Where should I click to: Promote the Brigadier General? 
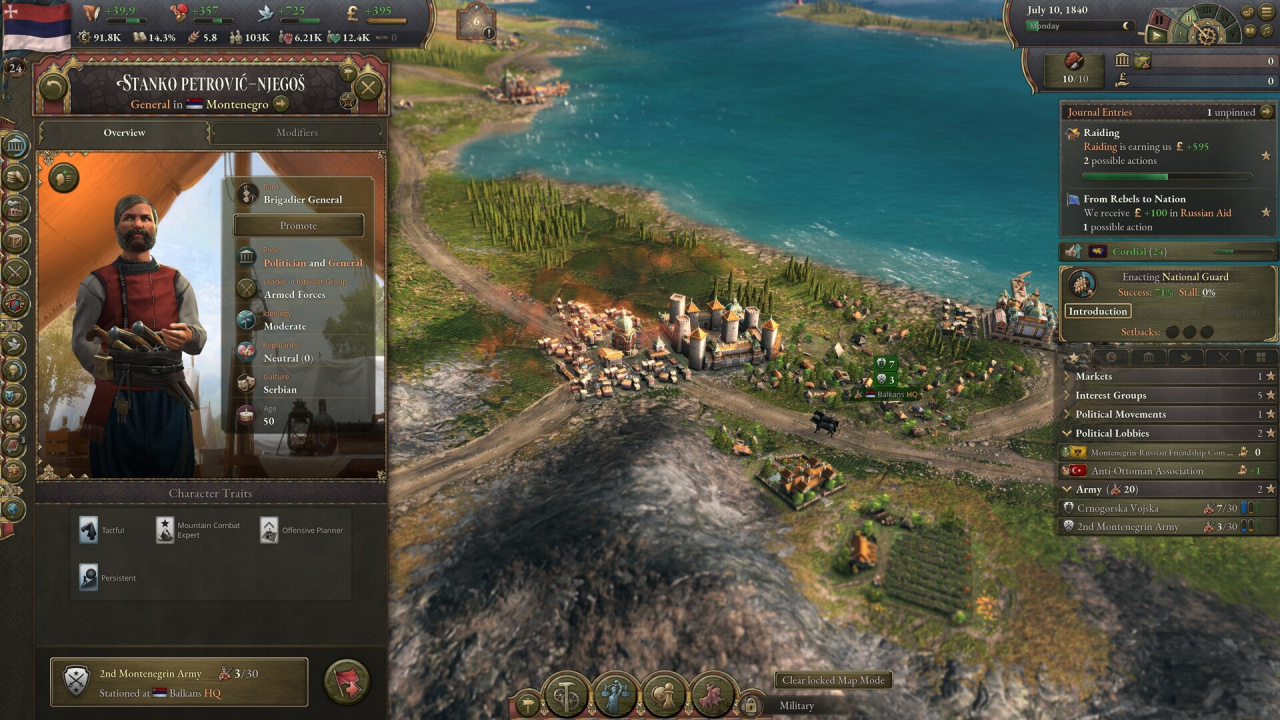(x=298, y=225)
